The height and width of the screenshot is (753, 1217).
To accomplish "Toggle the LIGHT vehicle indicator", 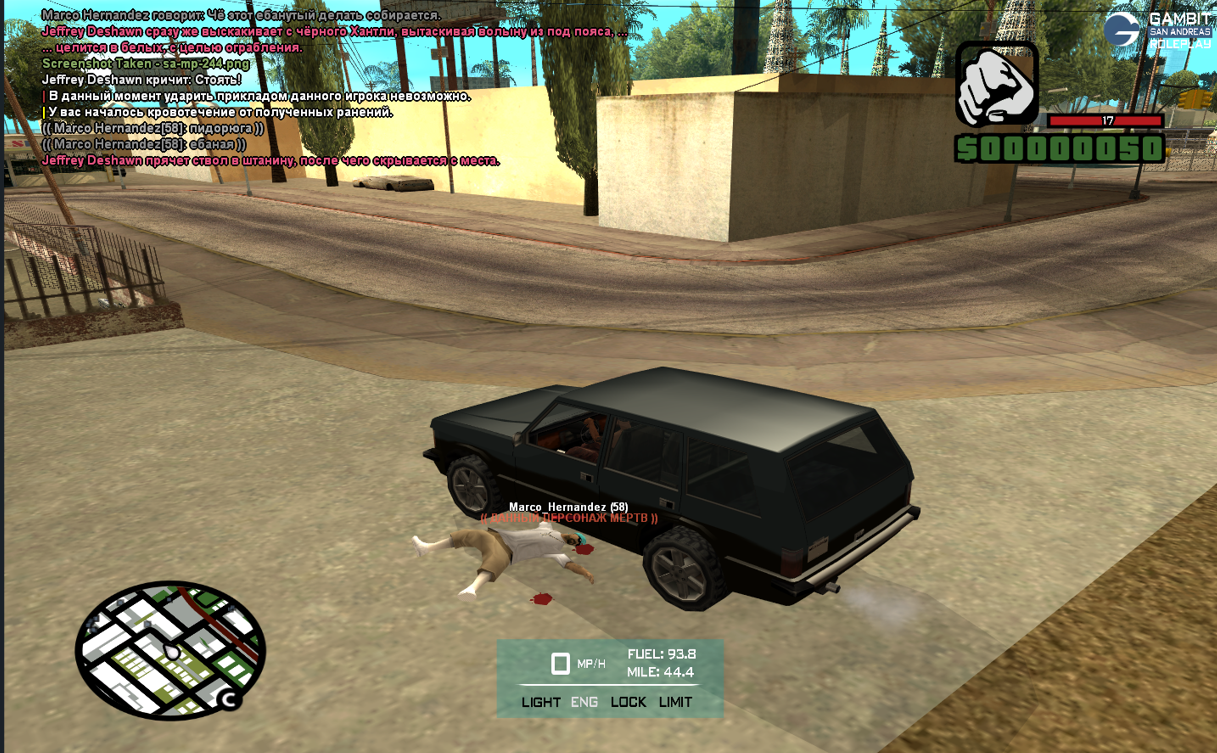I will pos(541,702).
